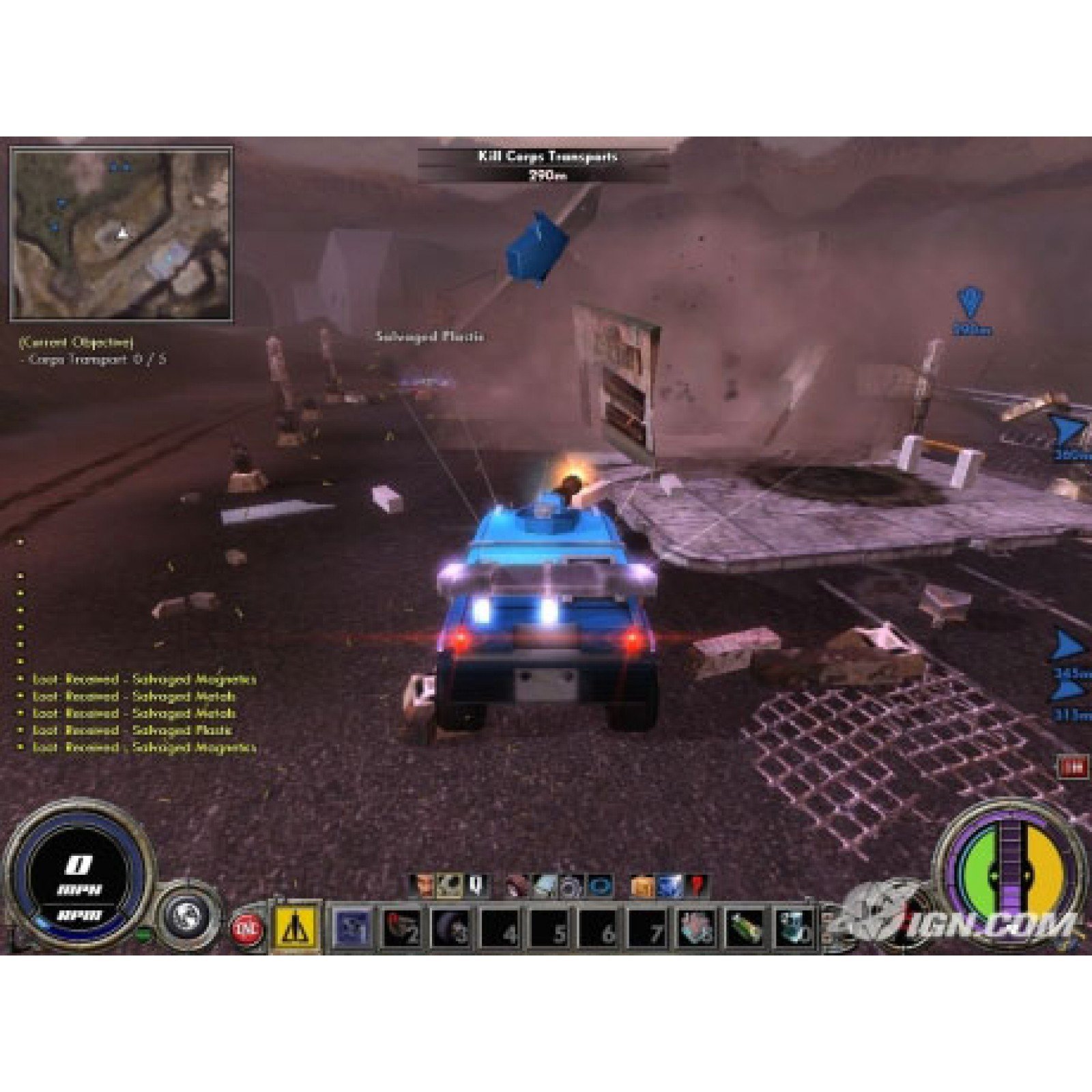Use the green consumable in hotbar slot 9

[745, 930]
